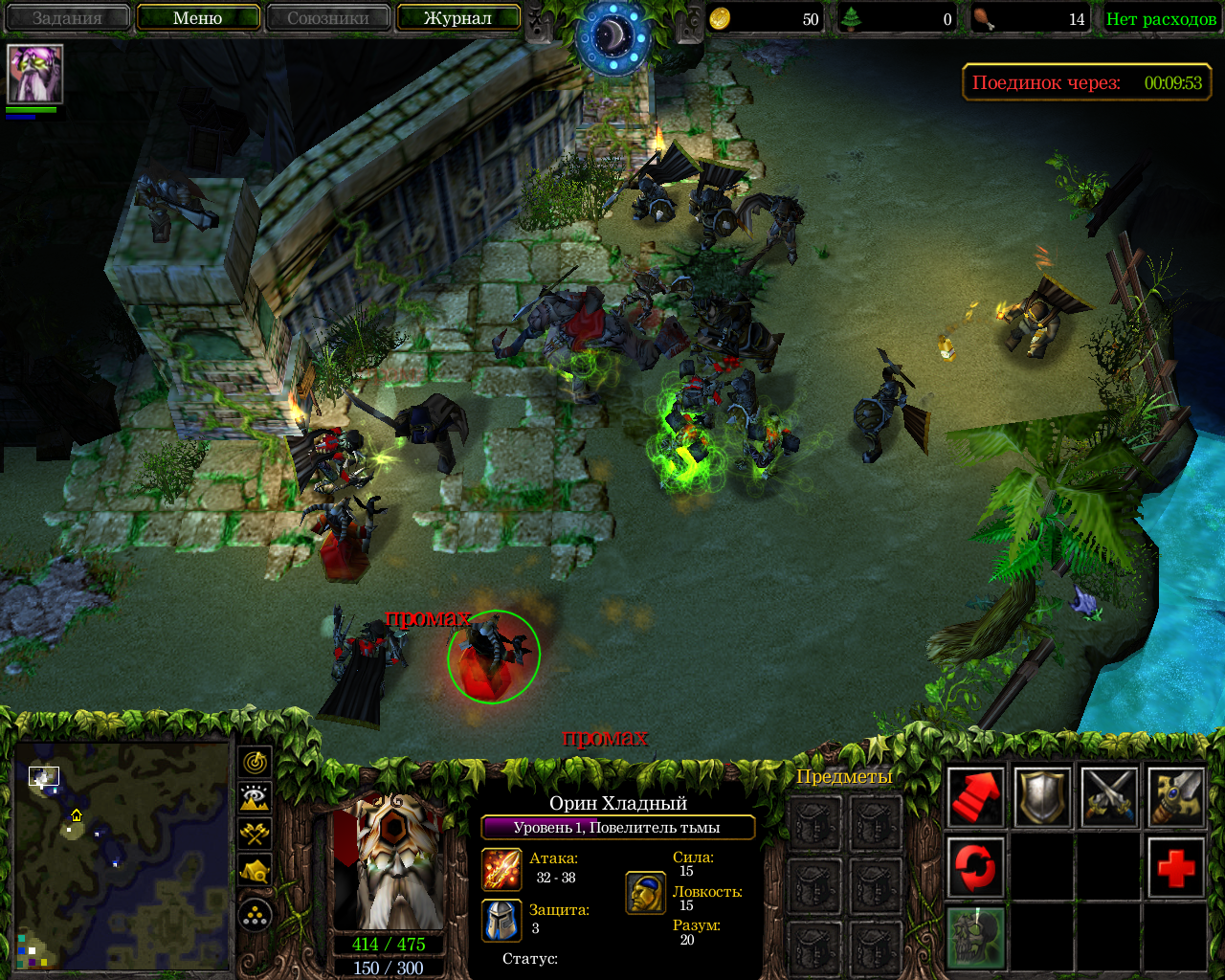Click on the minimap
The image size is (1225, 980).
click(x=122, y=856)
